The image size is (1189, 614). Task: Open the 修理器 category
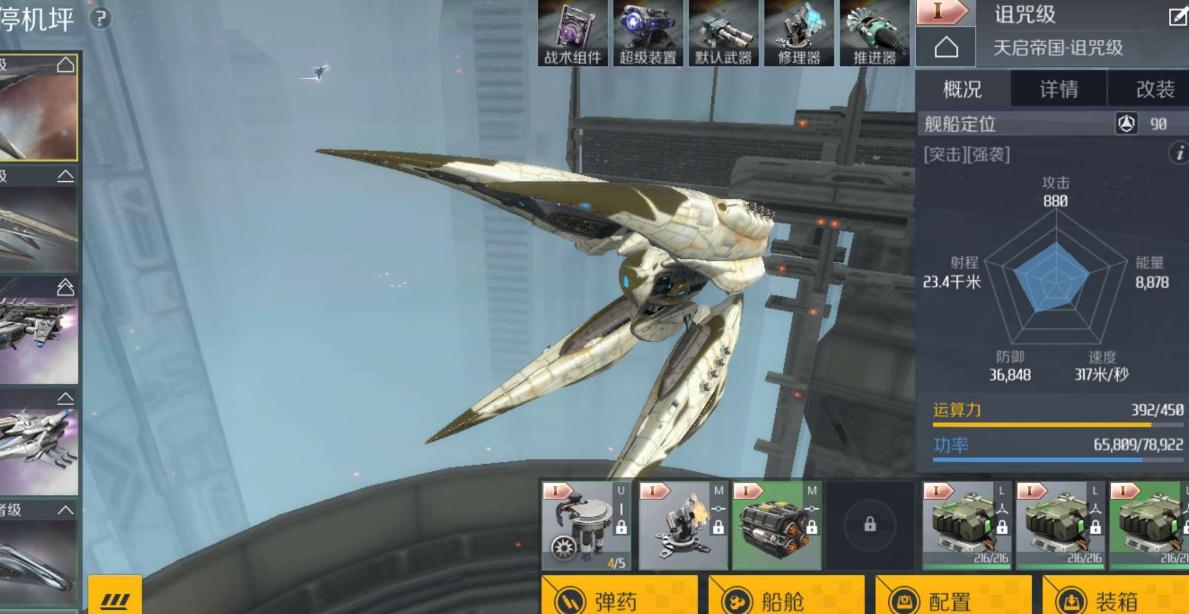click(x=798, y=33)
